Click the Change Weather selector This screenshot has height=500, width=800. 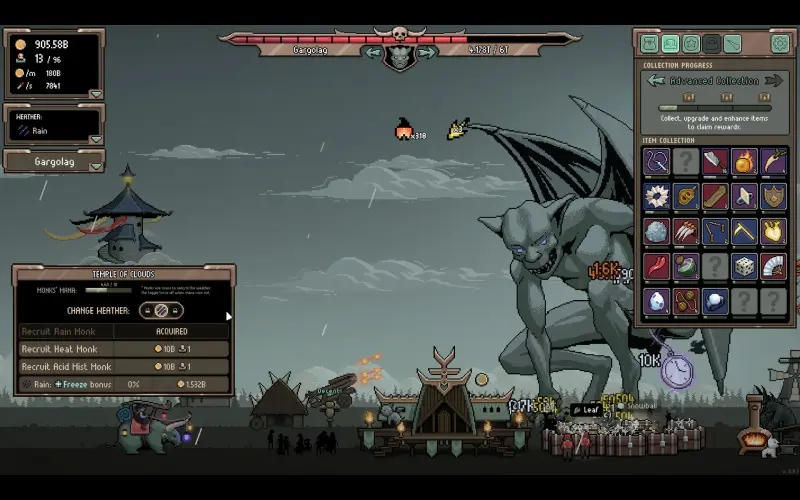click(x=161, y=310)
